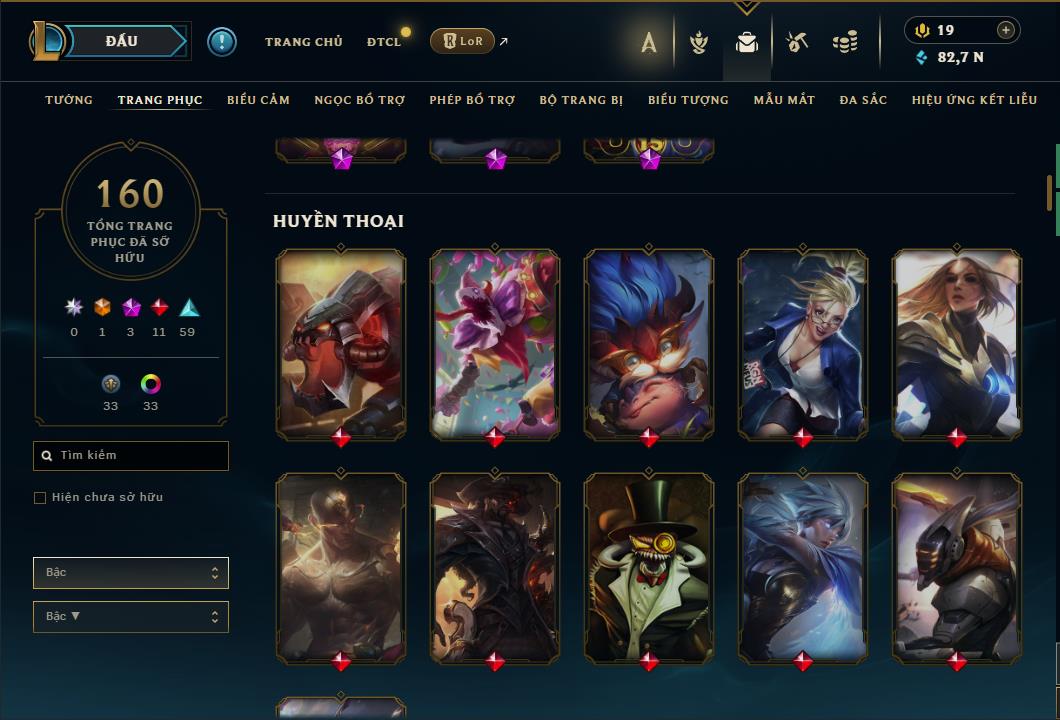The image size is (1060, 720).
Task: Switch to the BIỂU CẢM tab
Action: click(x=258, y=100)
